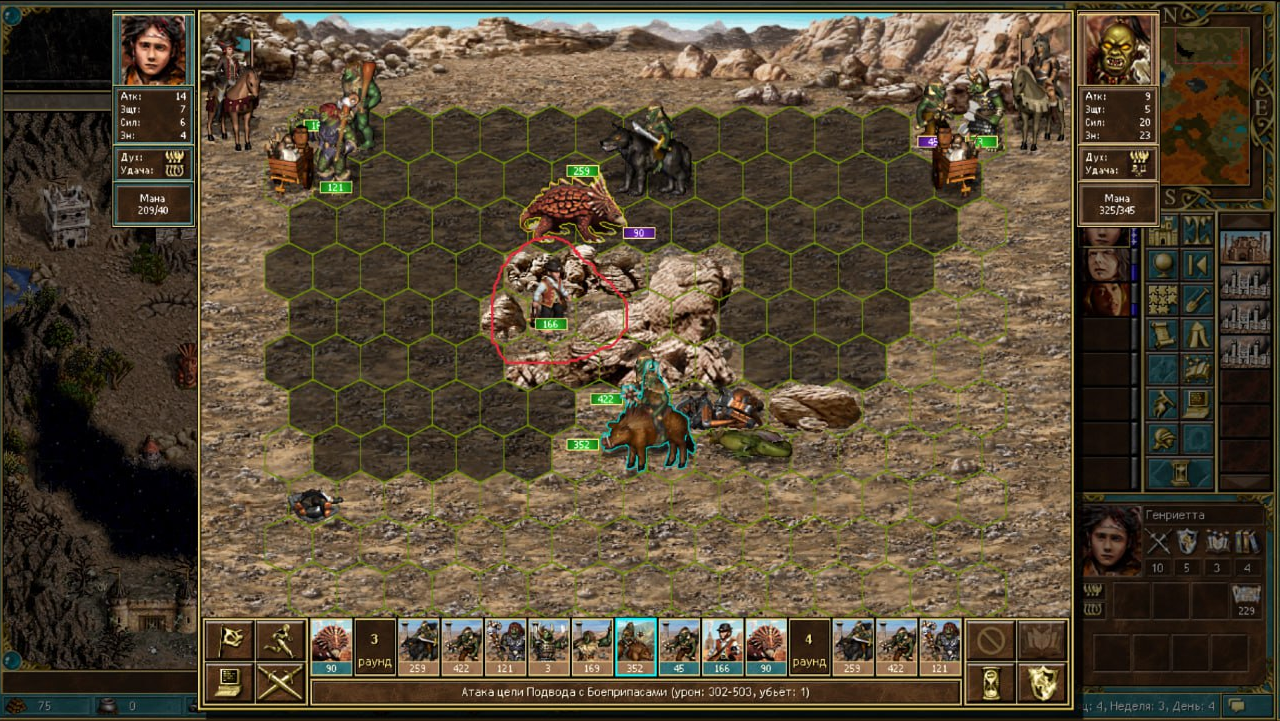Open the attacking hero's portrait above the Атк 14 stats
1280x721 pixels.
(x=152, y=50)
